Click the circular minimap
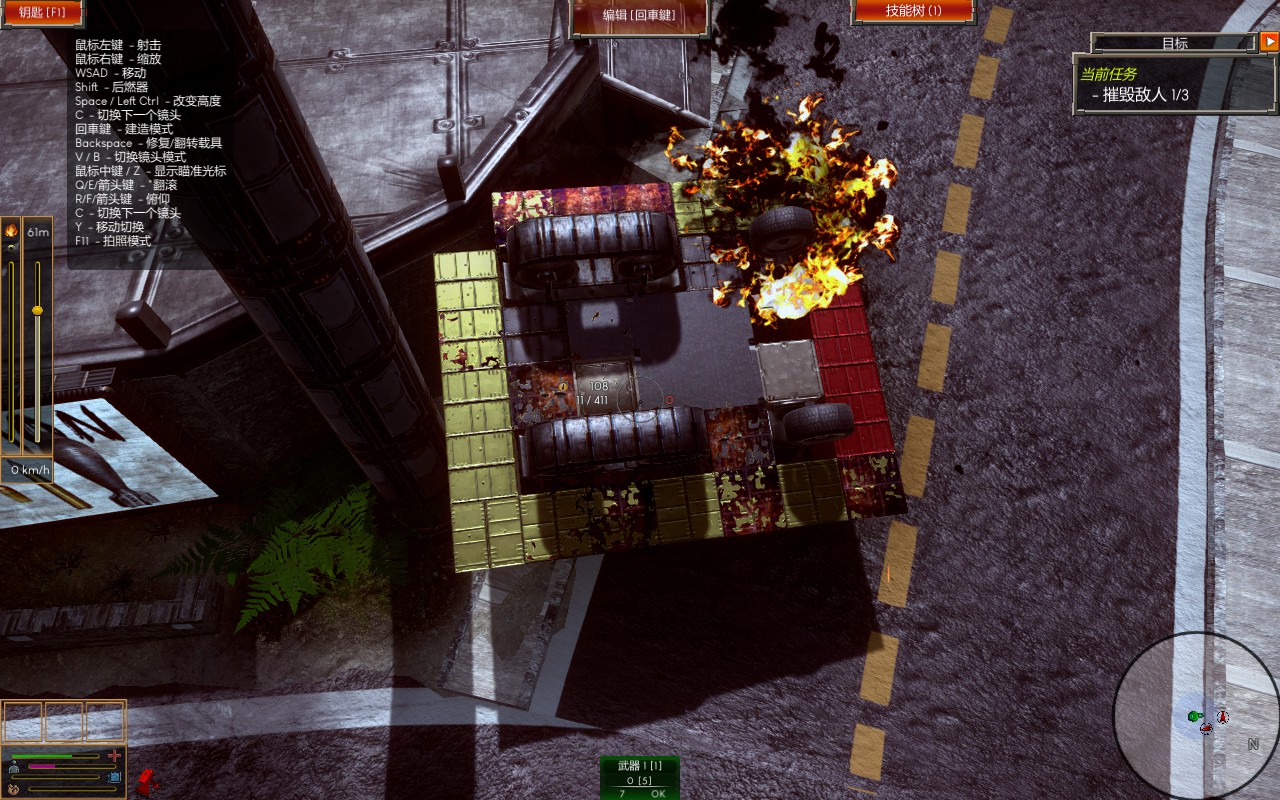Image resolution: width=1280 pixels, height=800 pixels. tap(1196, 714)
